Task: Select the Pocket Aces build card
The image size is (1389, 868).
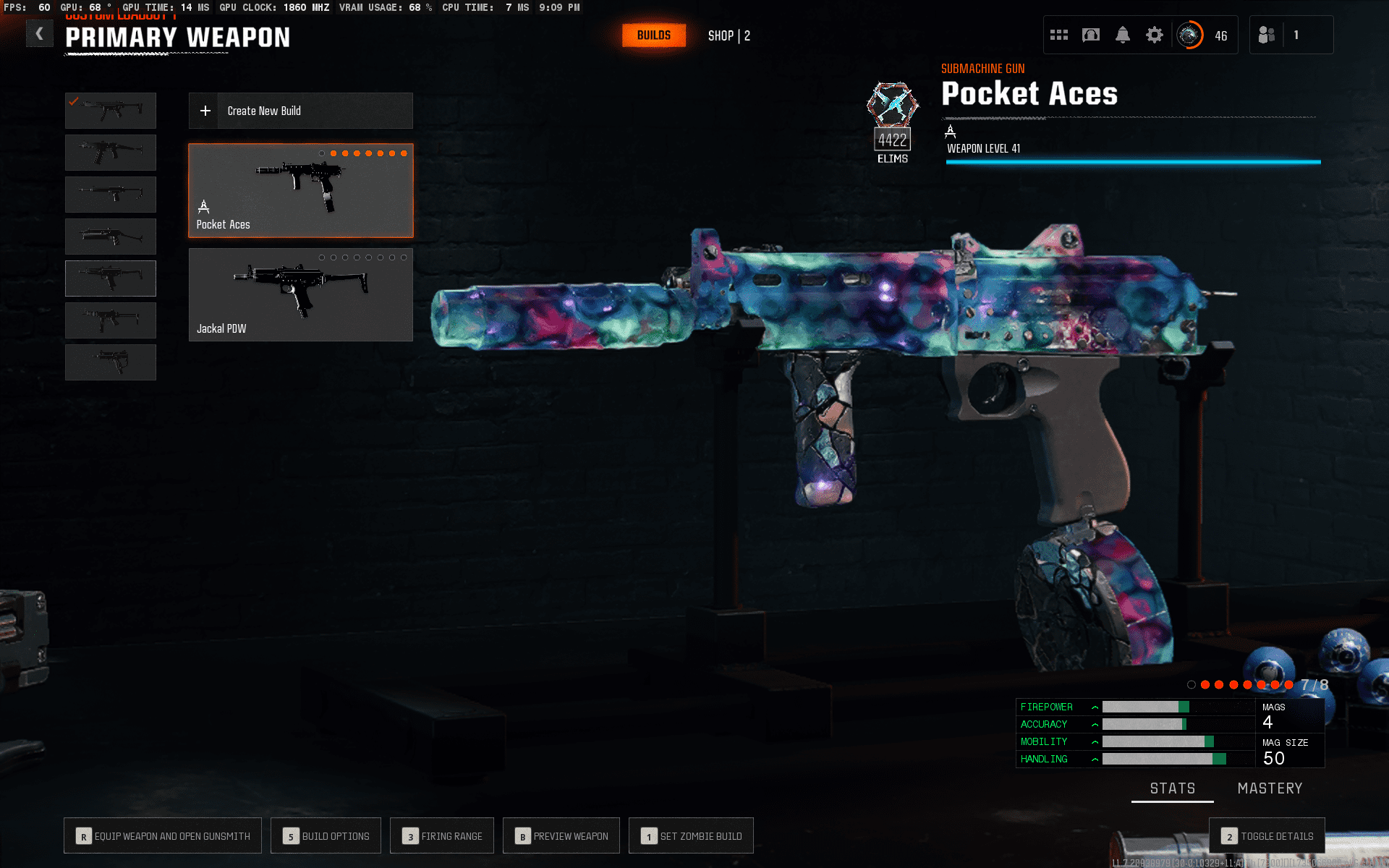Action: click(300, 190)
